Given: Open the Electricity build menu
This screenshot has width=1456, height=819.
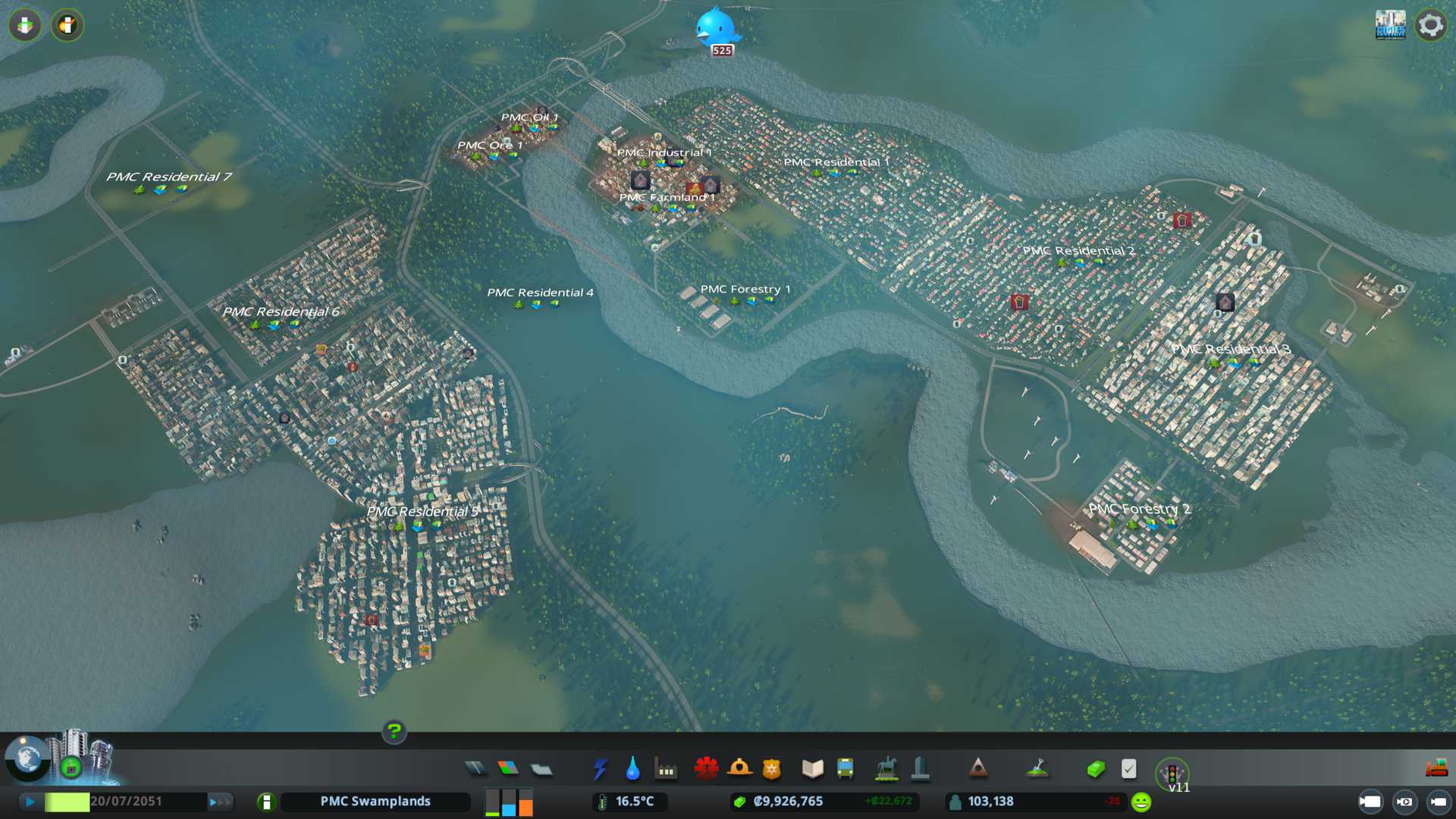Looking at the screenshot, I should [600, 769].
